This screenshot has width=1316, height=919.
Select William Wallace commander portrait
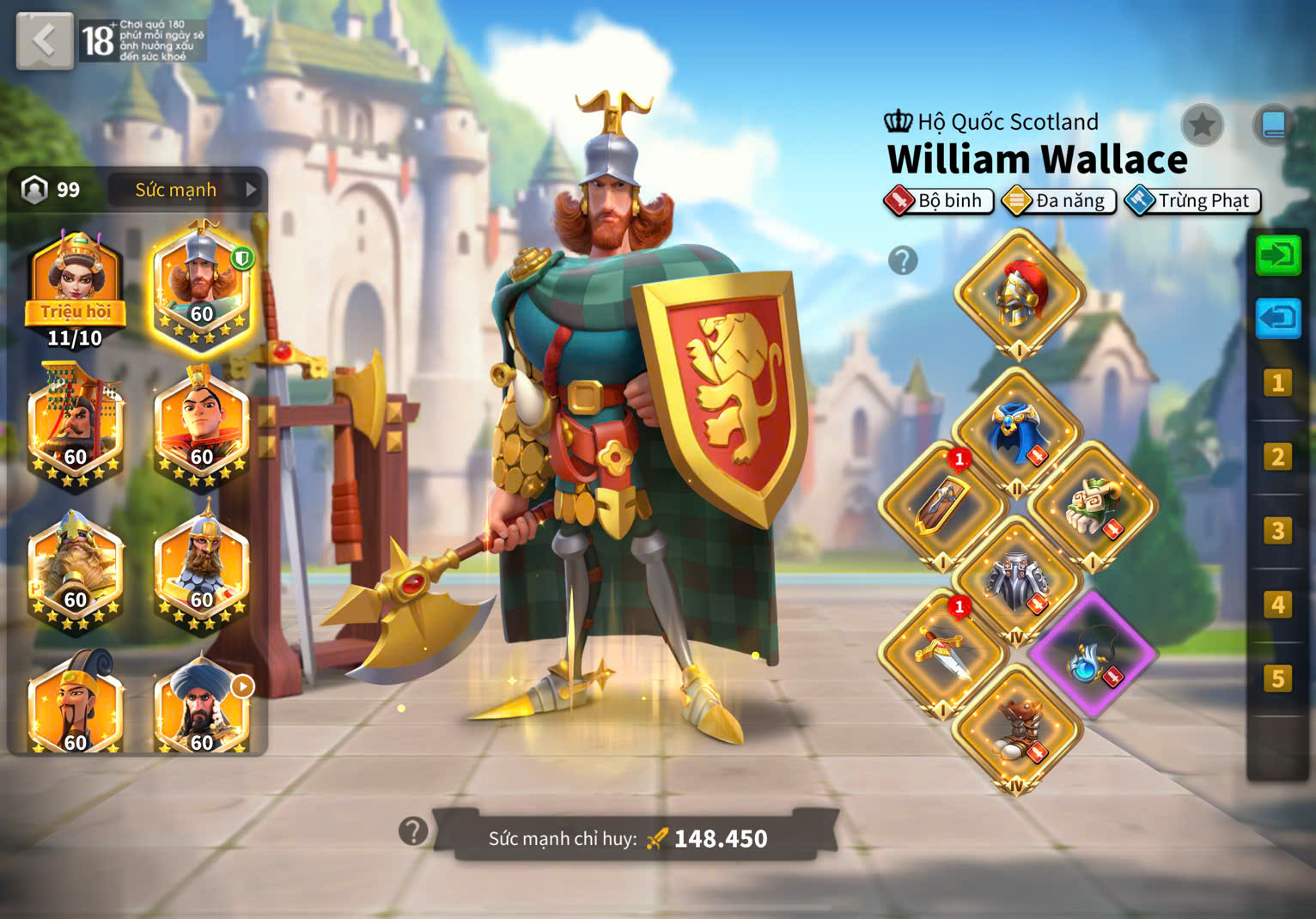pyautogui.click(x=201, y=289)
